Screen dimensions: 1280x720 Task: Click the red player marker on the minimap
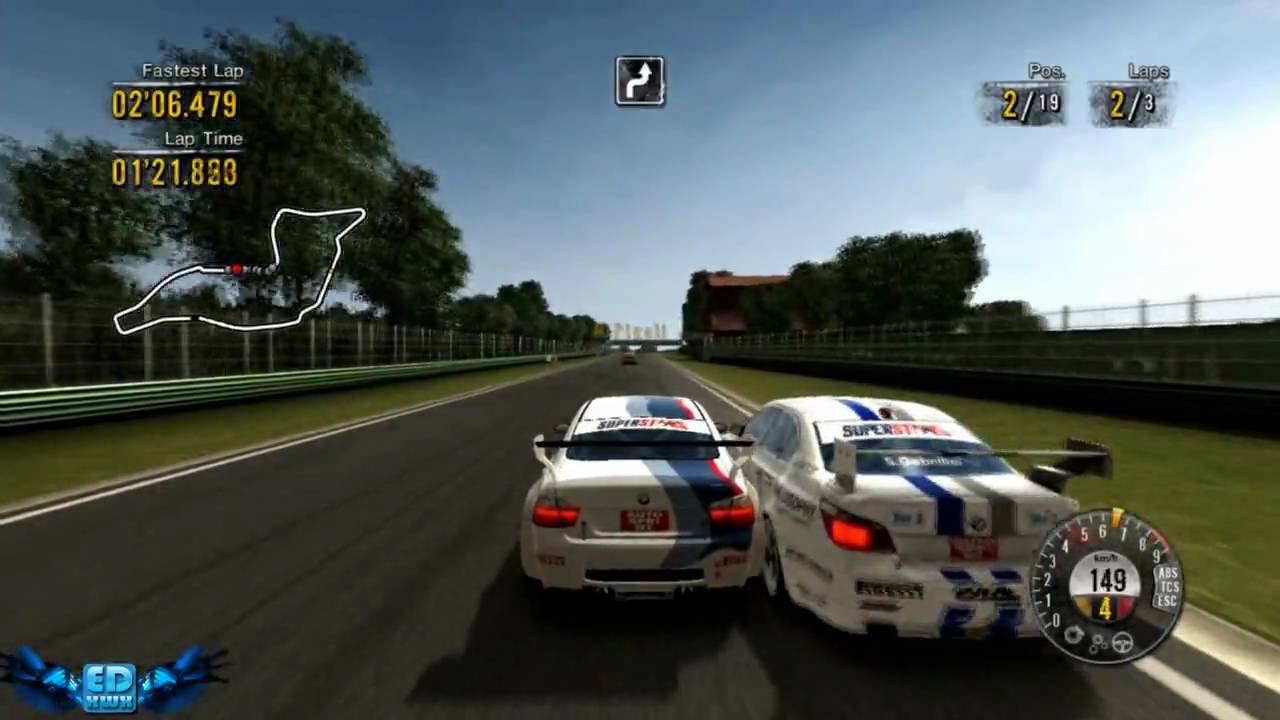pyautogui.click(x=236, y=269)
